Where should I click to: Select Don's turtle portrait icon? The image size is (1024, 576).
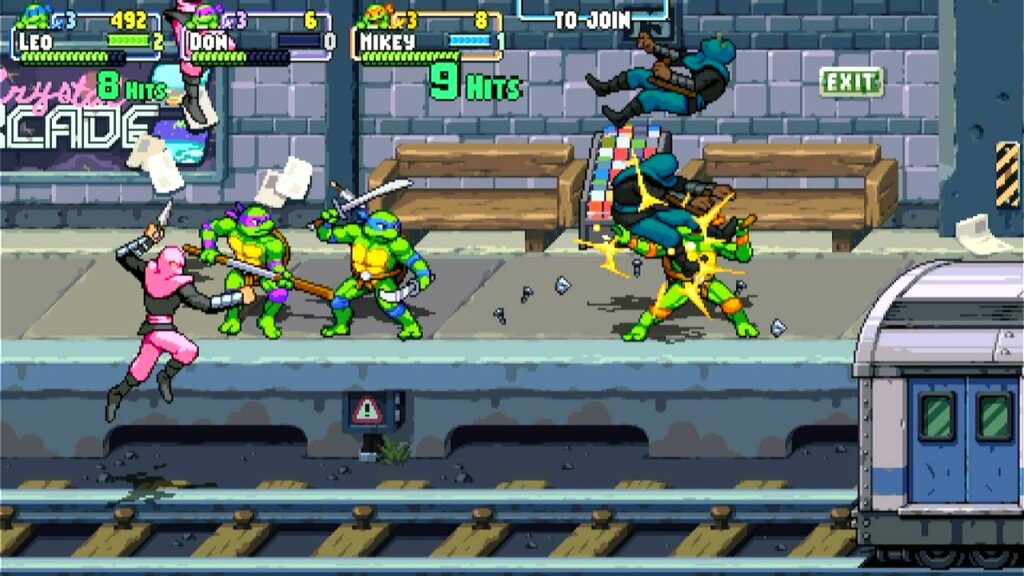206,15
